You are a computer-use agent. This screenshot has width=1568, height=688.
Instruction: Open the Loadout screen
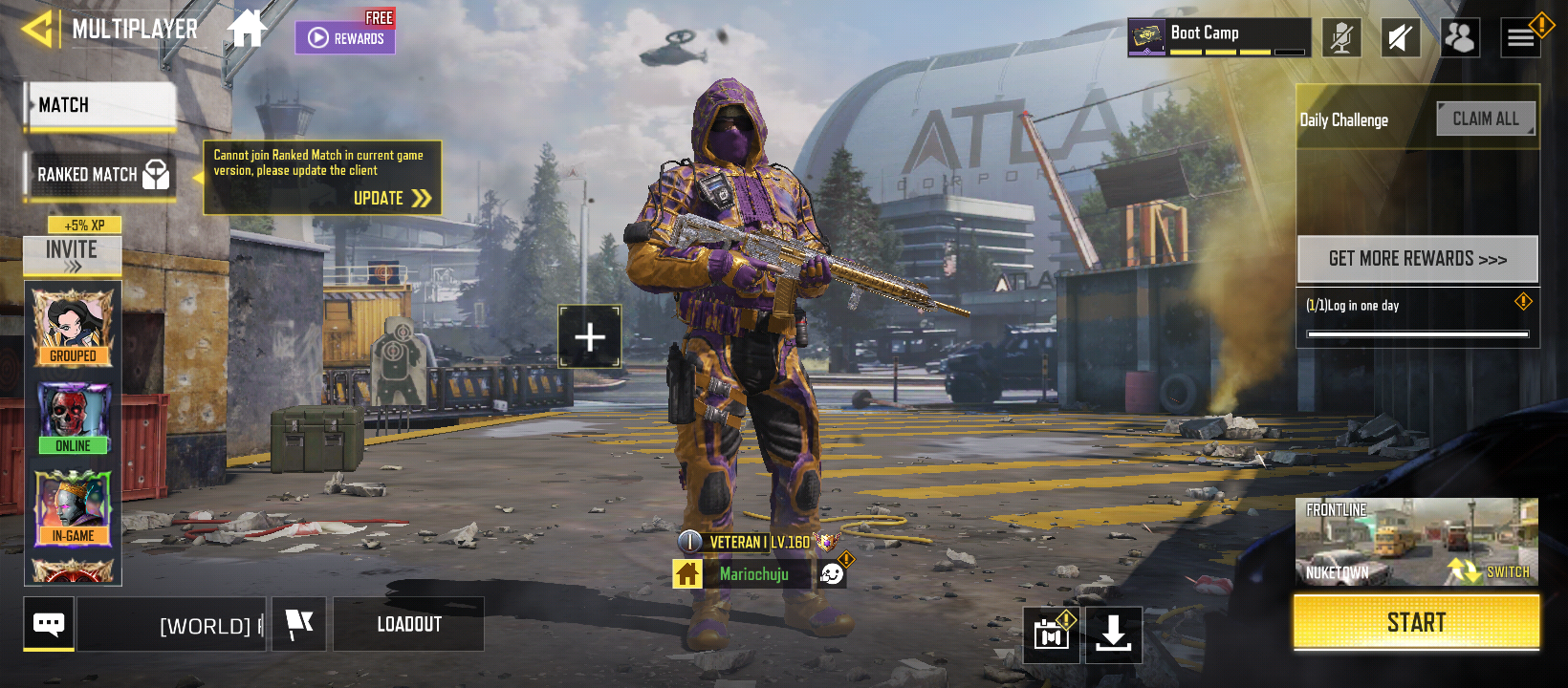pyautogui.click(x=409, y=625)
